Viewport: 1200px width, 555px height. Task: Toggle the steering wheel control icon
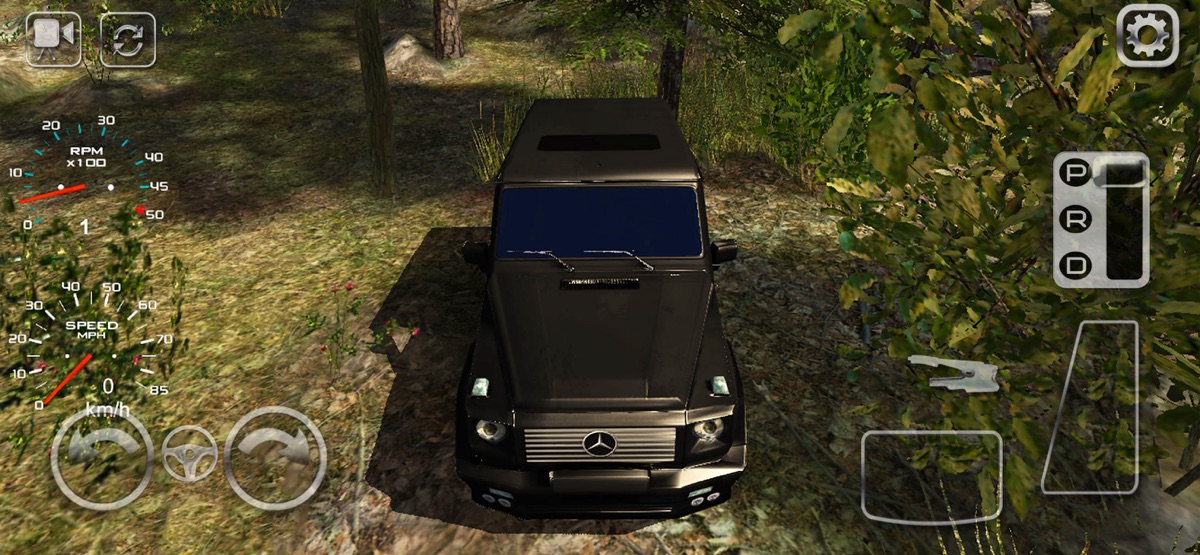pos(189,455)
